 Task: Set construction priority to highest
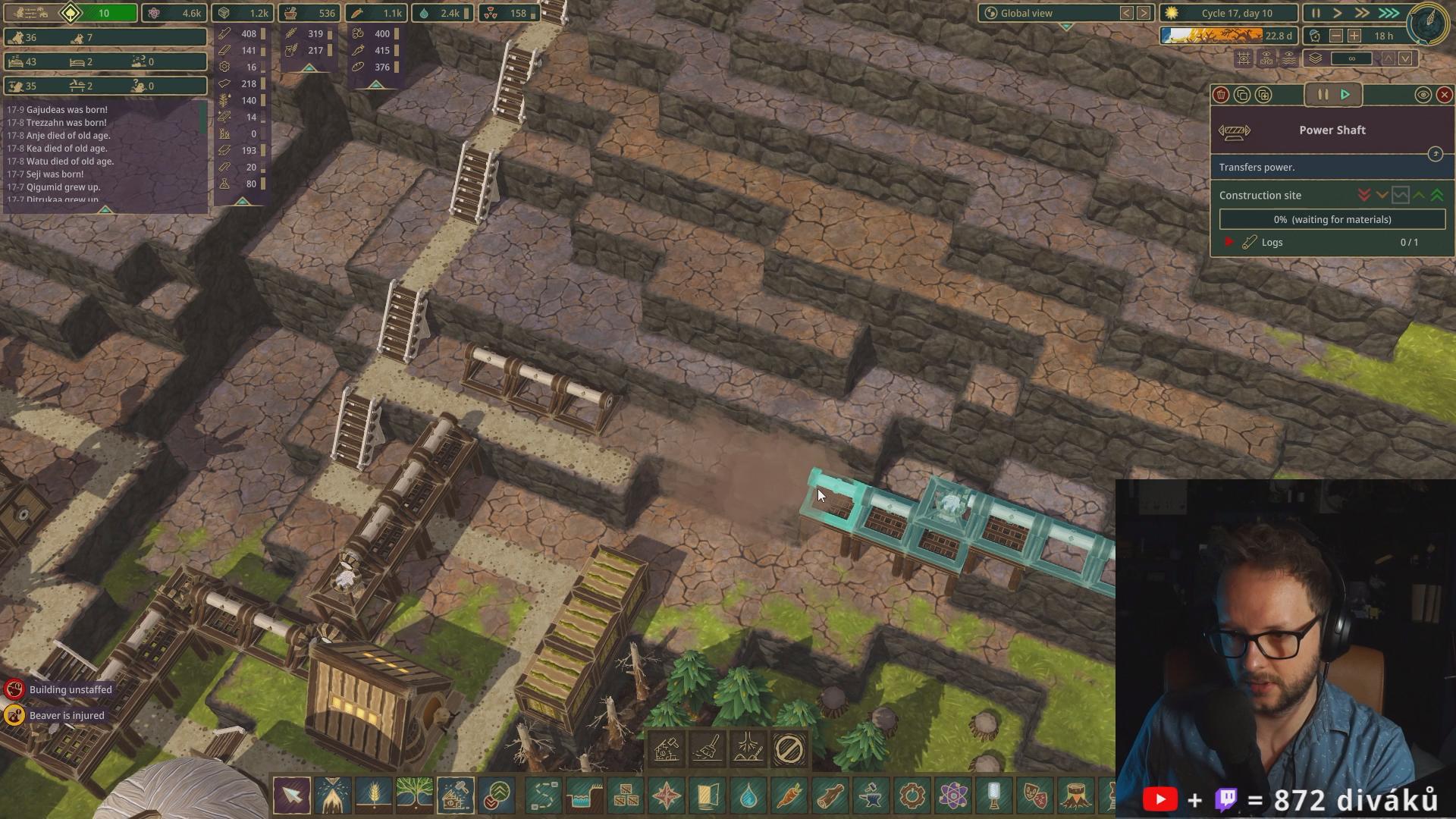click(x=1437, y=195)
